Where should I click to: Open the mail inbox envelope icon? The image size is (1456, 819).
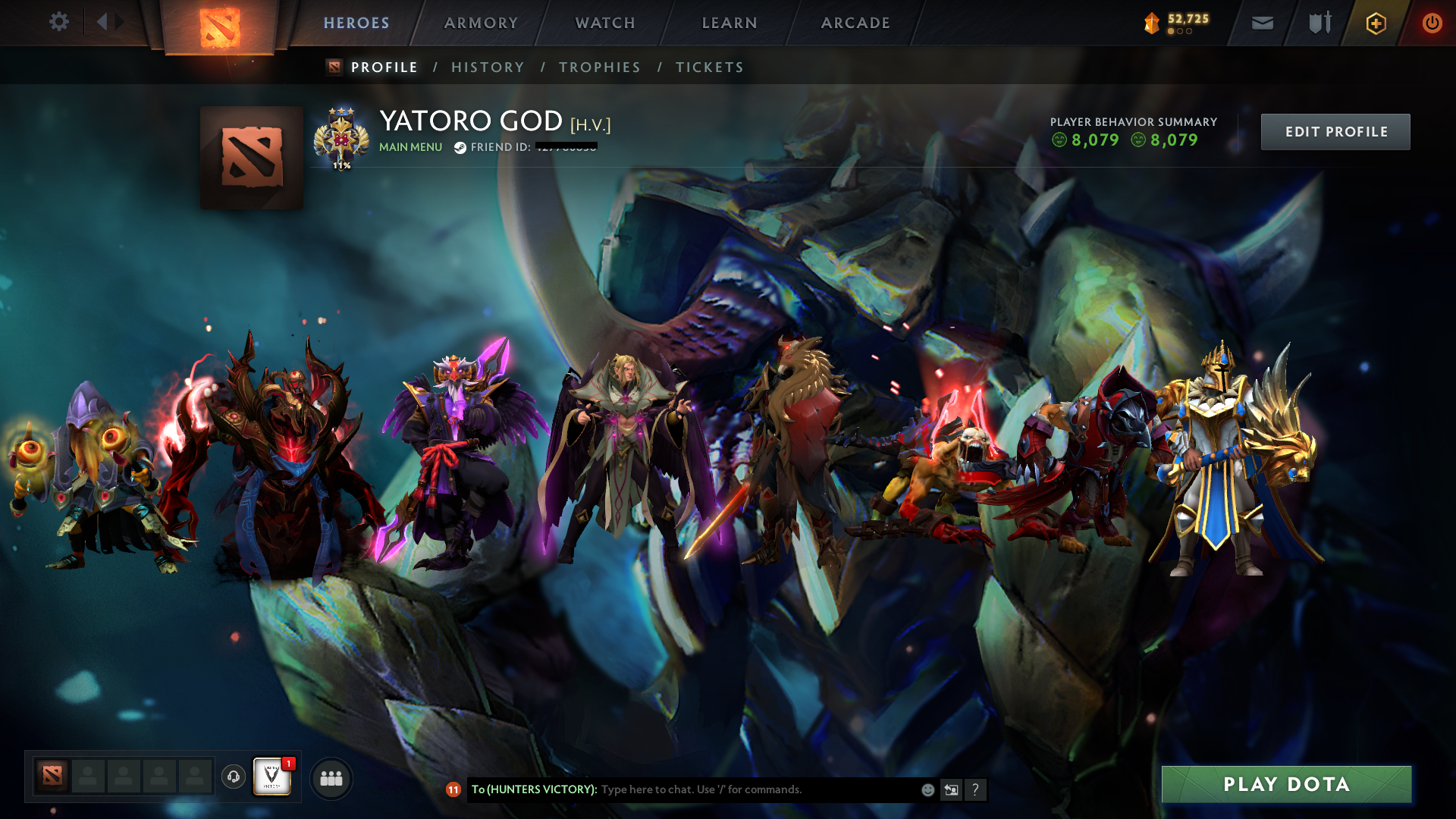(x=1261, y=23)
